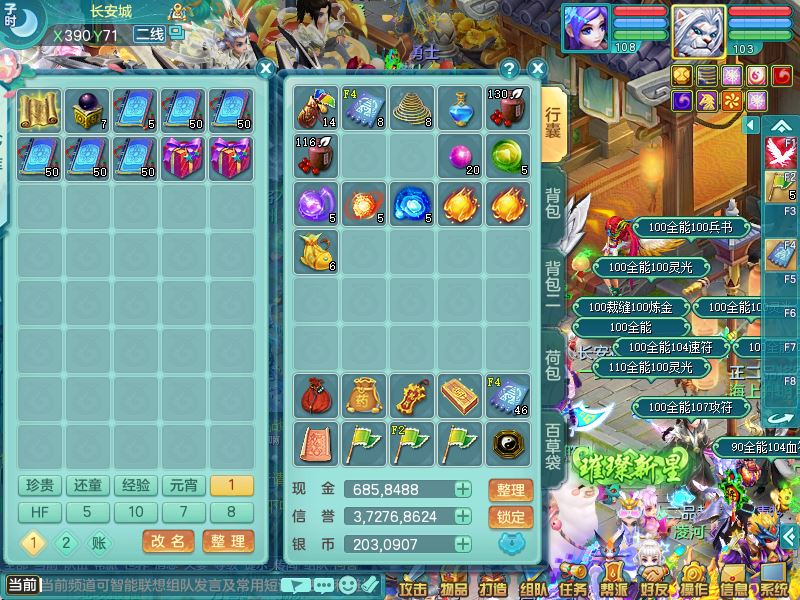
Task: Select the 珍贵 storage page
Action: (39, 486)
